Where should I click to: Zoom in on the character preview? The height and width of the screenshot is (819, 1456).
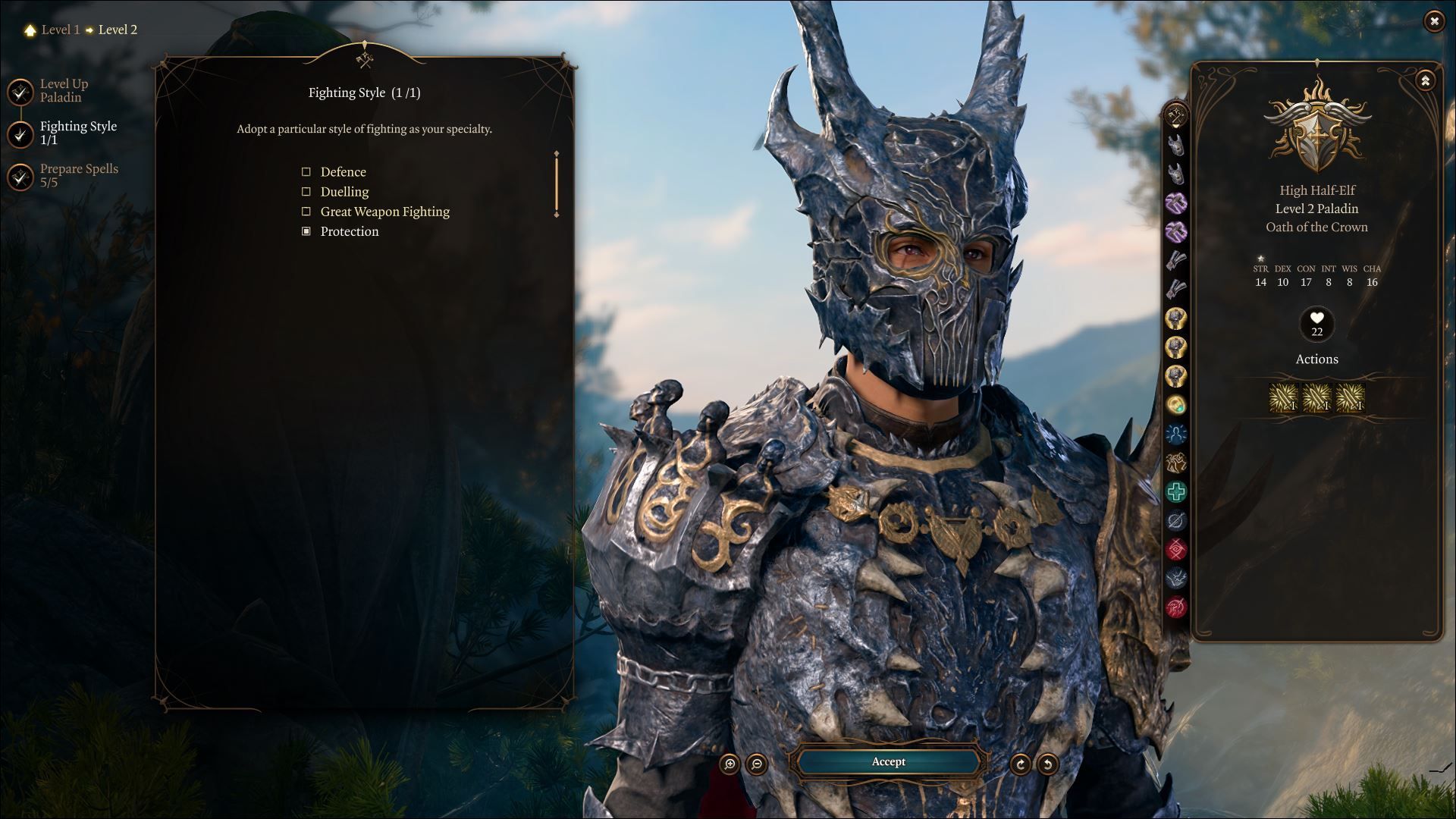coord(730,764)
